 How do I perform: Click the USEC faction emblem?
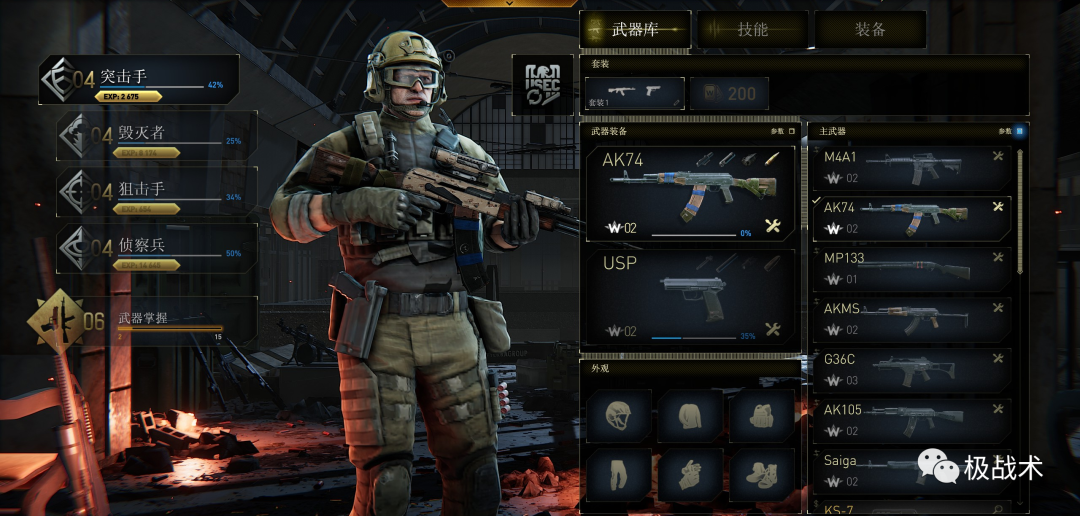pos(543,84)
